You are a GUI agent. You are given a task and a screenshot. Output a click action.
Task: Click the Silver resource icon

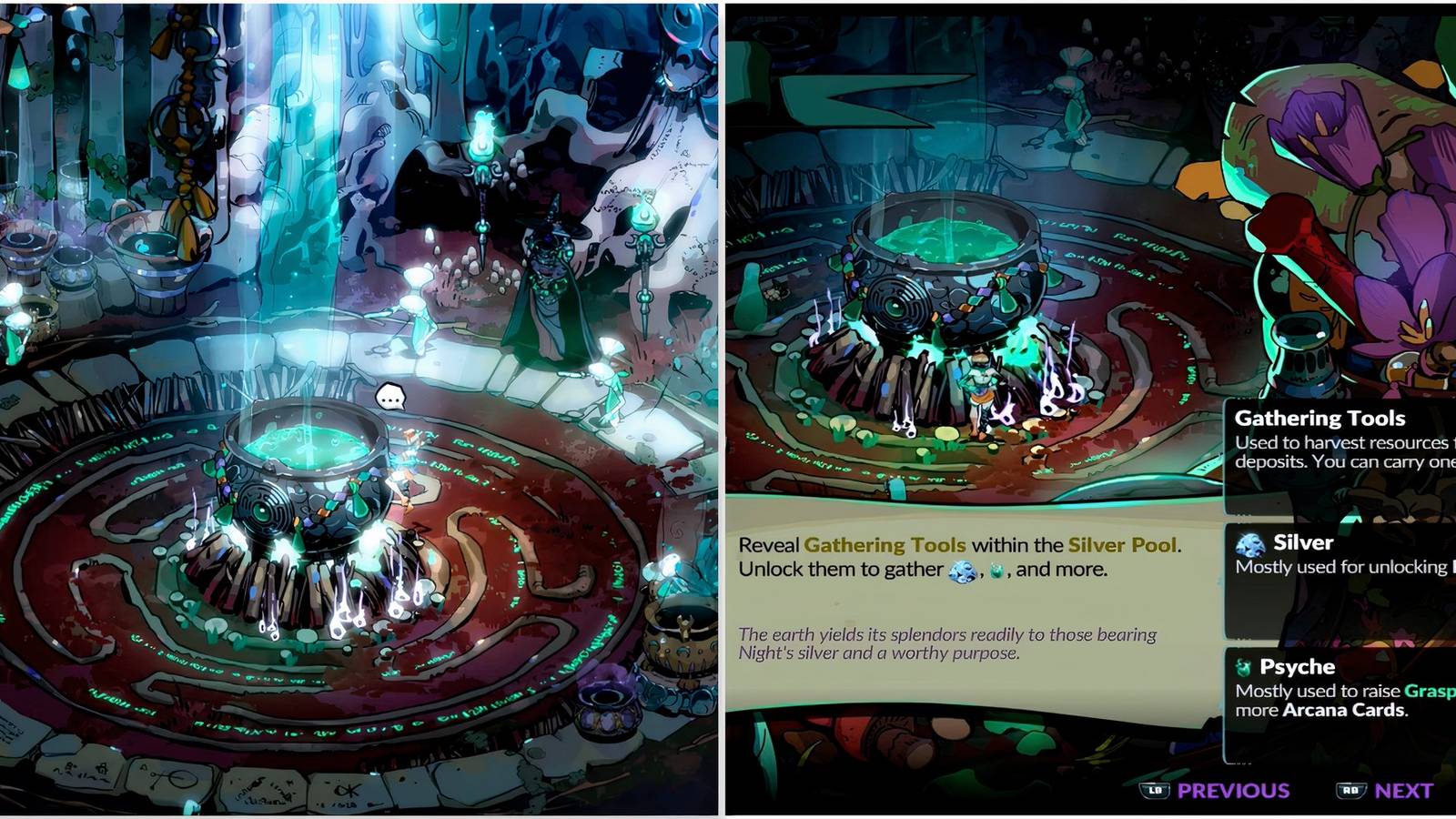[x=1250, y=542]
